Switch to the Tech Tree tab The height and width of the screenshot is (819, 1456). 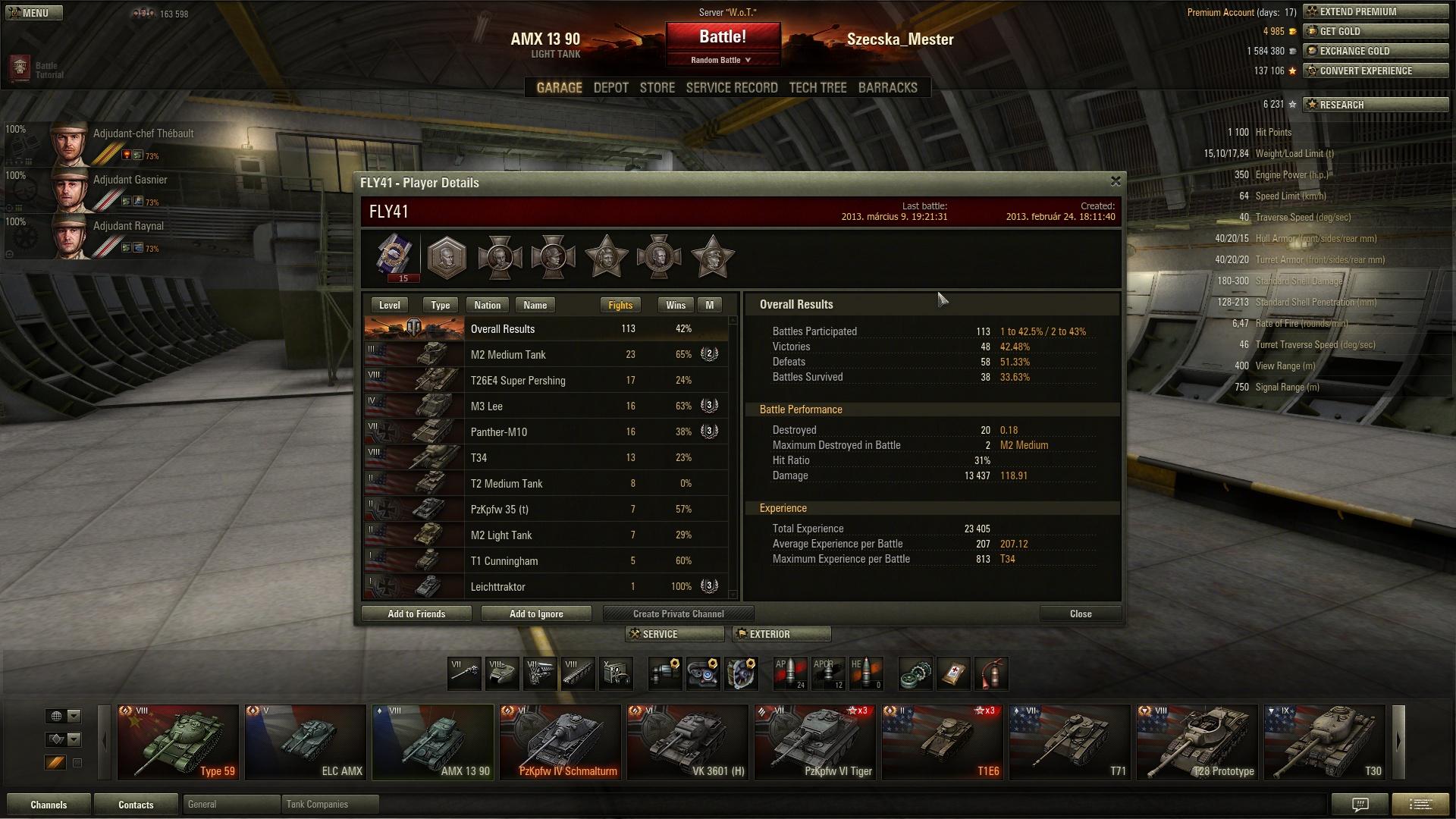[x=817, y=88]
